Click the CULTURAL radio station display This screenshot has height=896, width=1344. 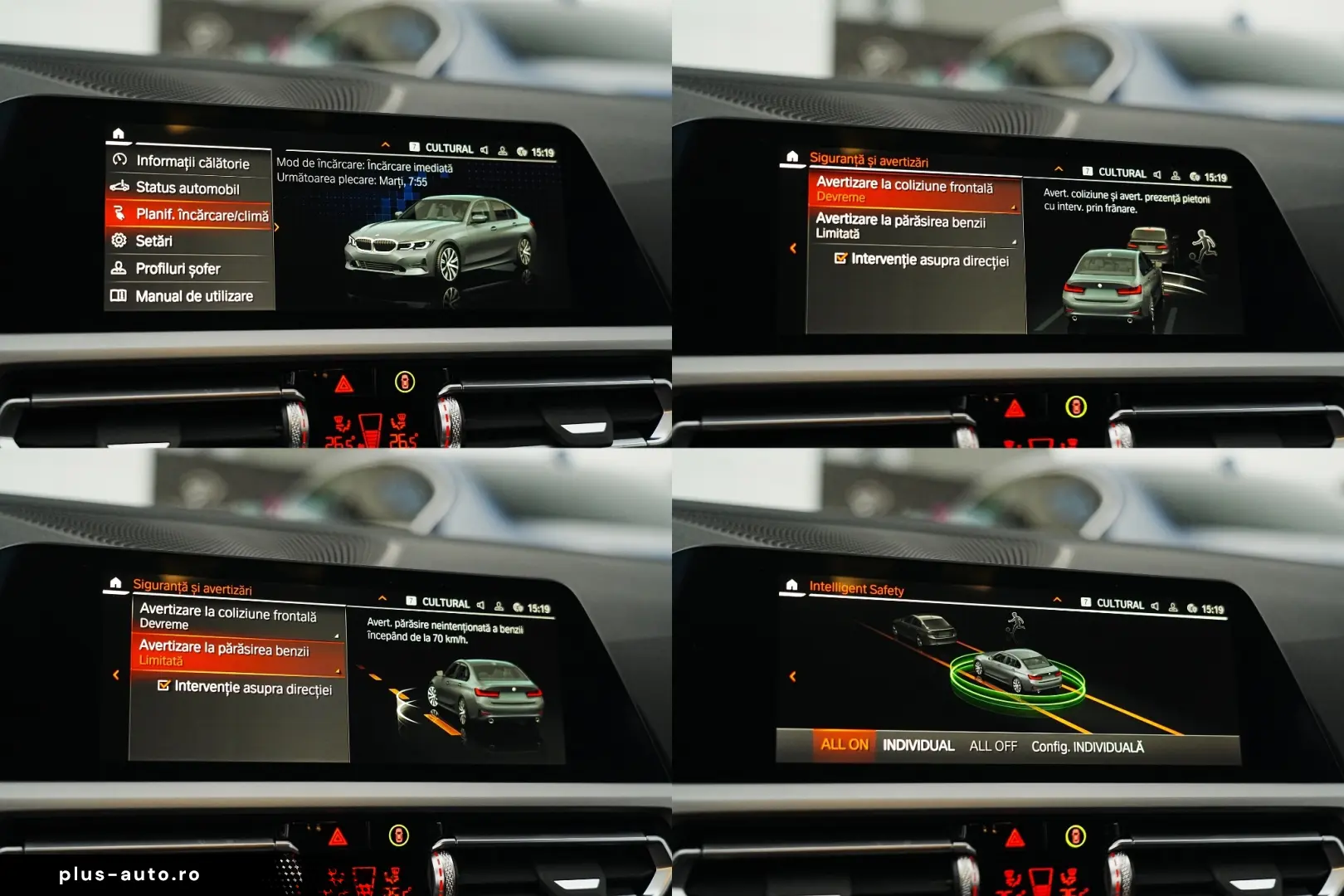pyautogui.click(x=450, y=149)
